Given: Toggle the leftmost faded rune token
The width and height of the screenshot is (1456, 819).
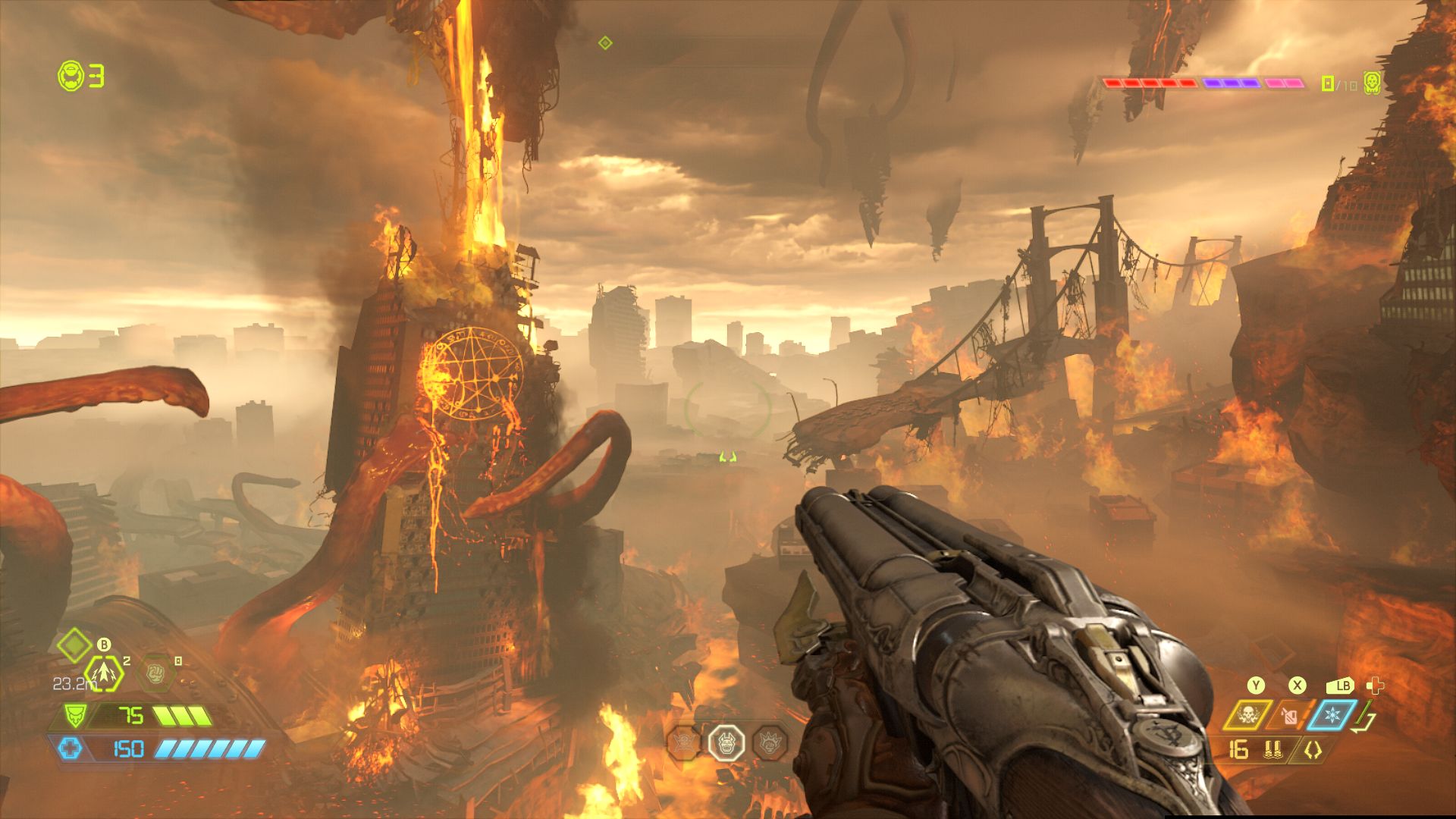Looking at the screenshot, I should tap(682, 743).
